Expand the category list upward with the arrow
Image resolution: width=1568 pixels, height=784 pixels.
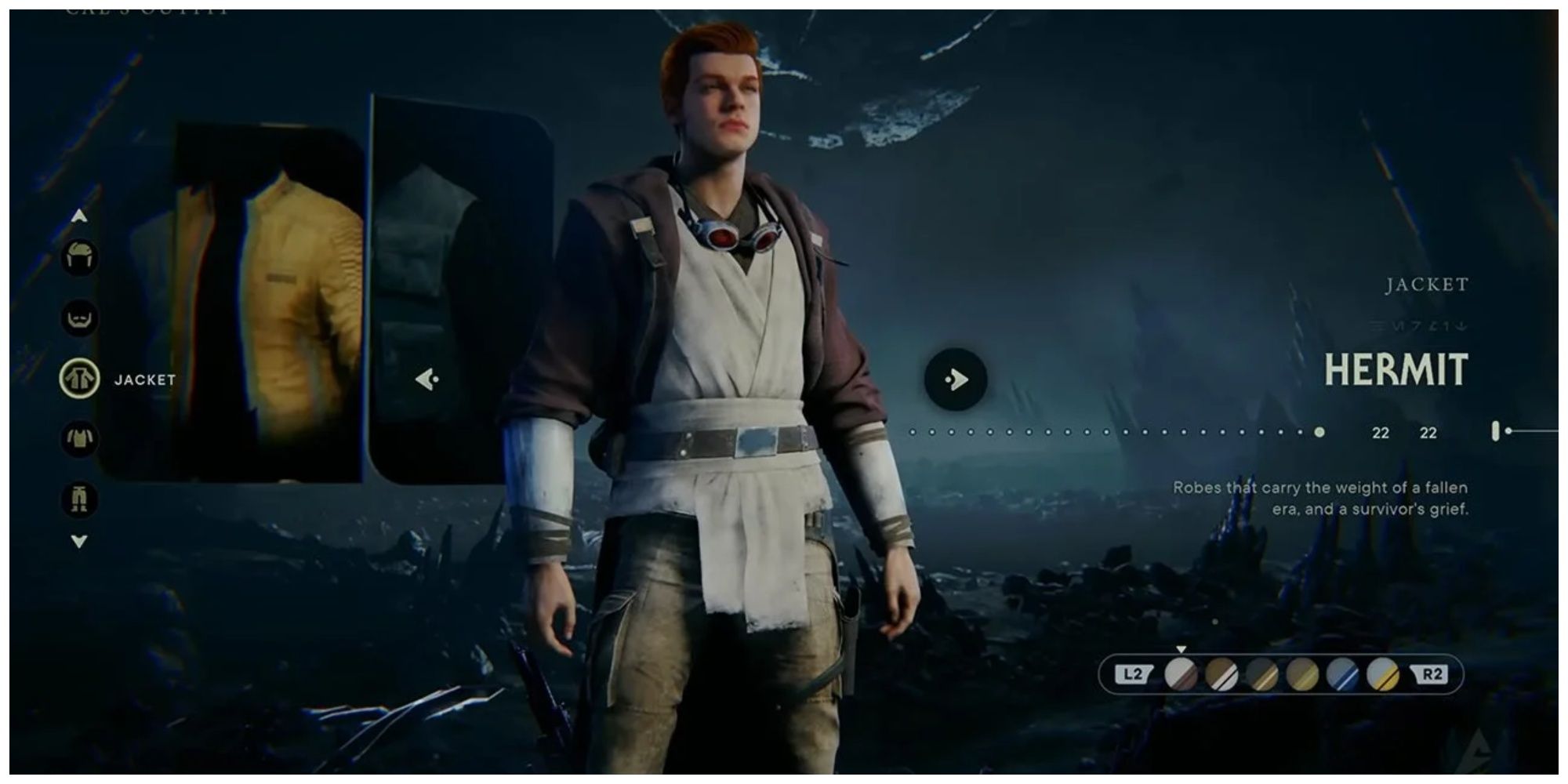[x=81, y=216]
